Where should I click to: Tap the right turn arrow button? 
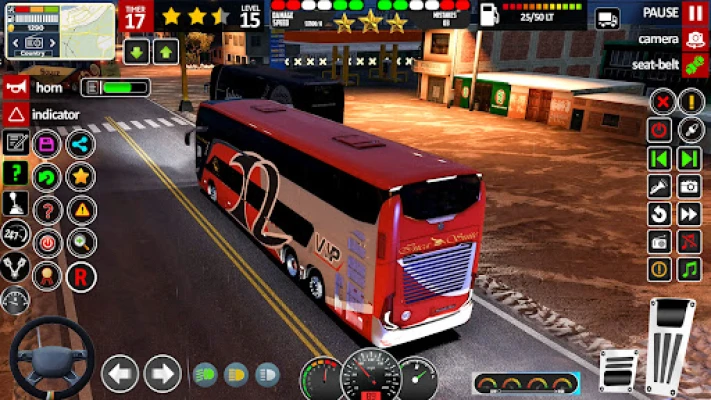[x=162, y=374]
